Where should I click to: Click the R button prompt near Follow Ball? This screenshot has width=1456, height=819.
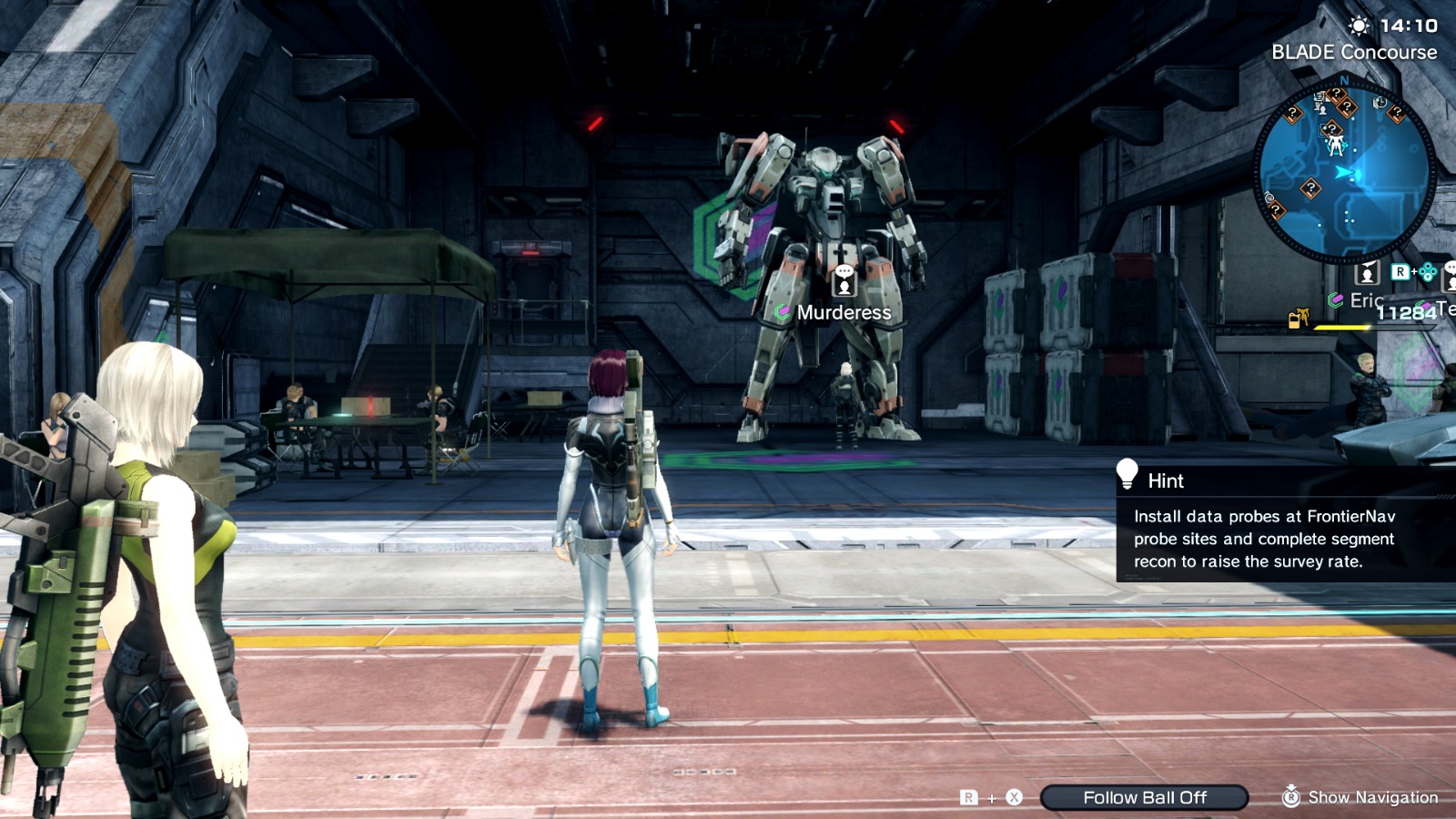pyautogui.click(x=969, y=797)
